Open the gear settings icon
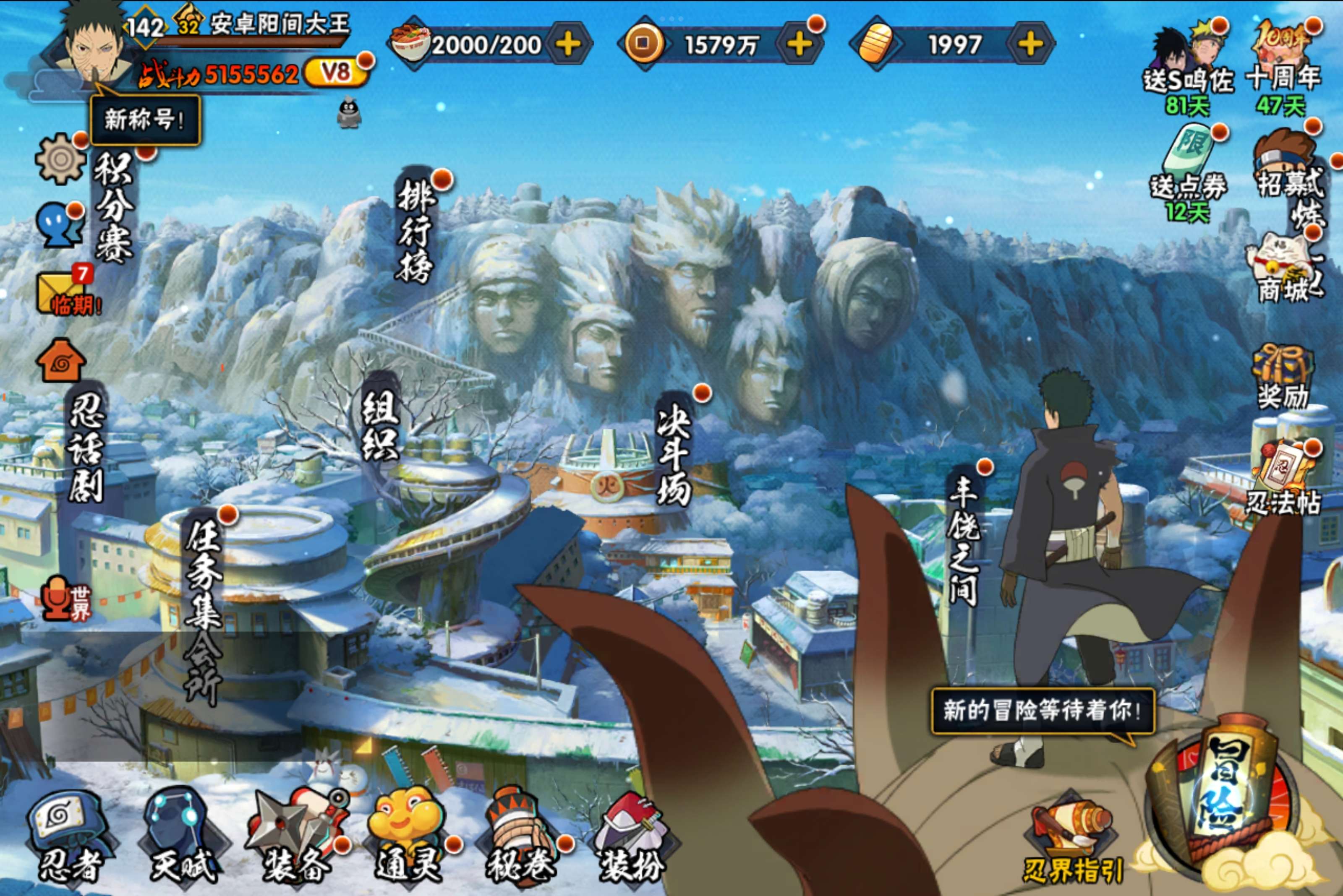The height and width of the screenshot is (896, 1343). click(60, 159)
